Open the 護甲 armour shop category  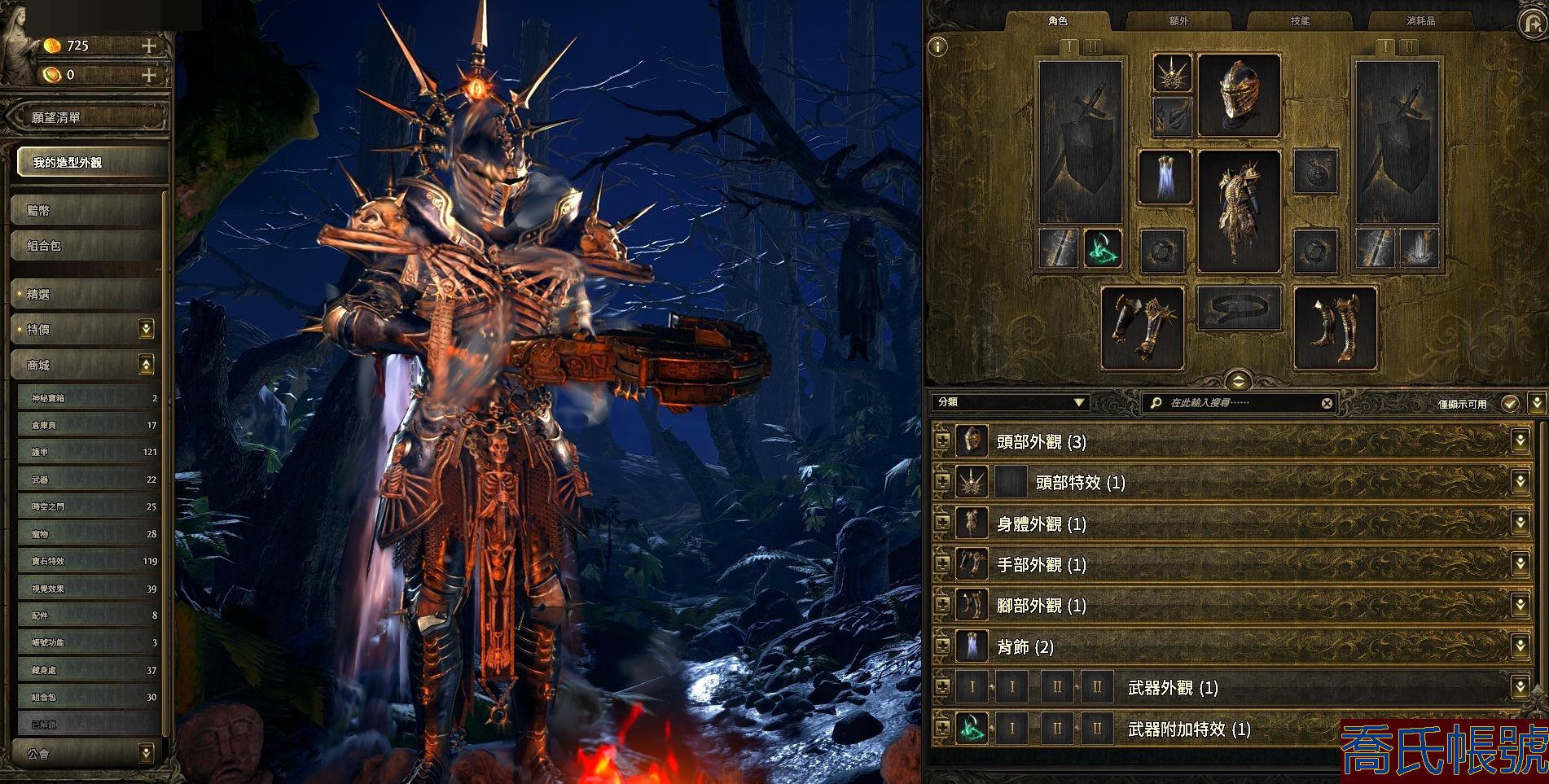pyautogui.click(x=88, y=452)
